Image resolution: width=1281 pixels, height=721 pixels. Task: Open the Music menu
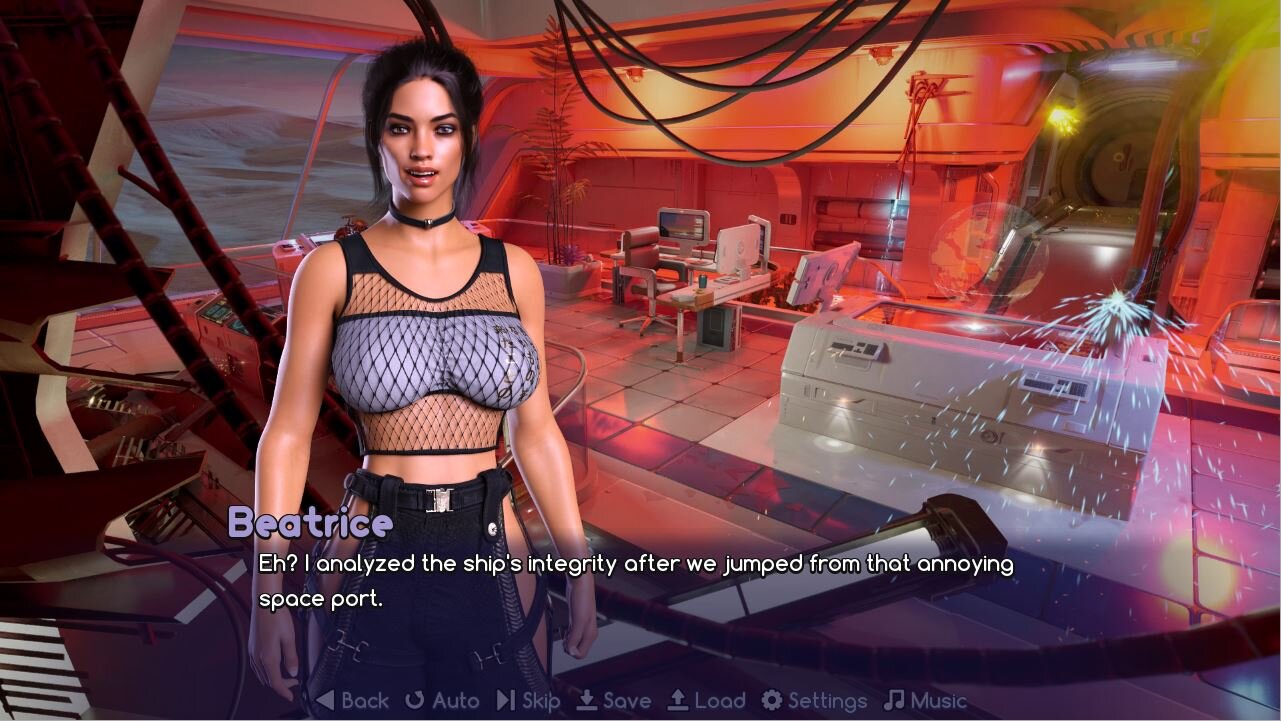point(926,701)
